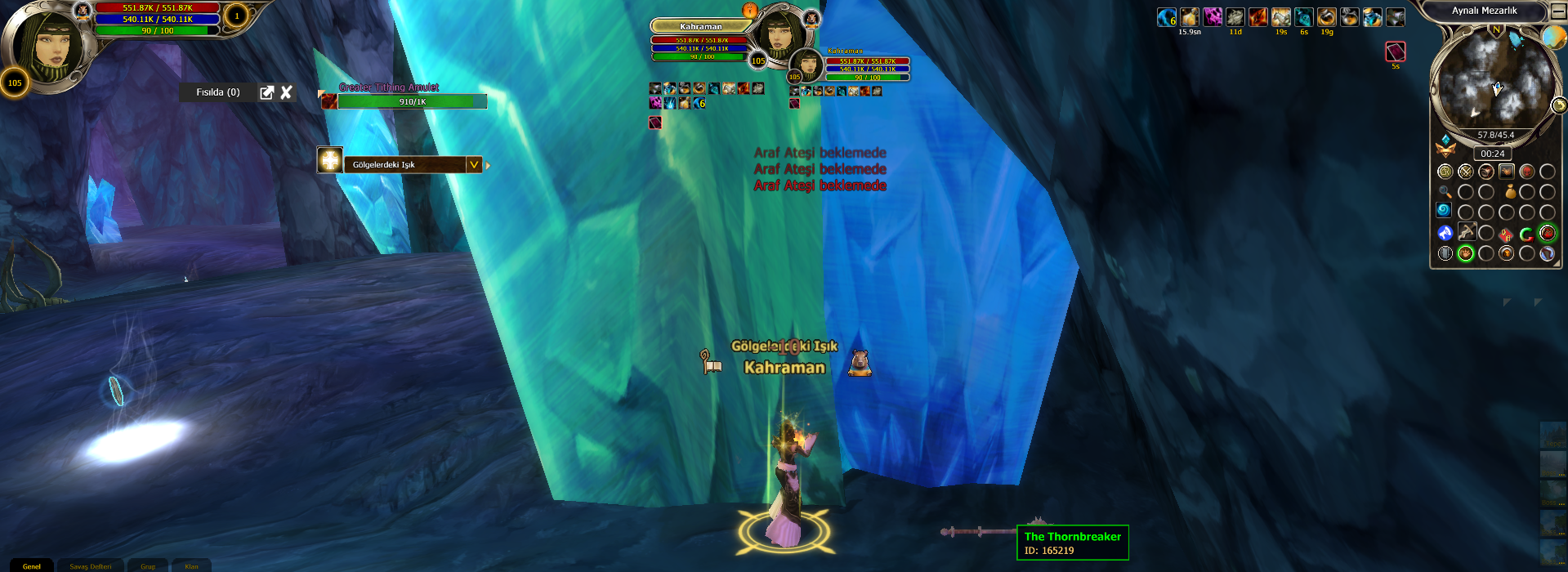Select the red skull icon under minimap
Image resolution: width=1568 pixels, height=572 pixels.
point(1526,172)
